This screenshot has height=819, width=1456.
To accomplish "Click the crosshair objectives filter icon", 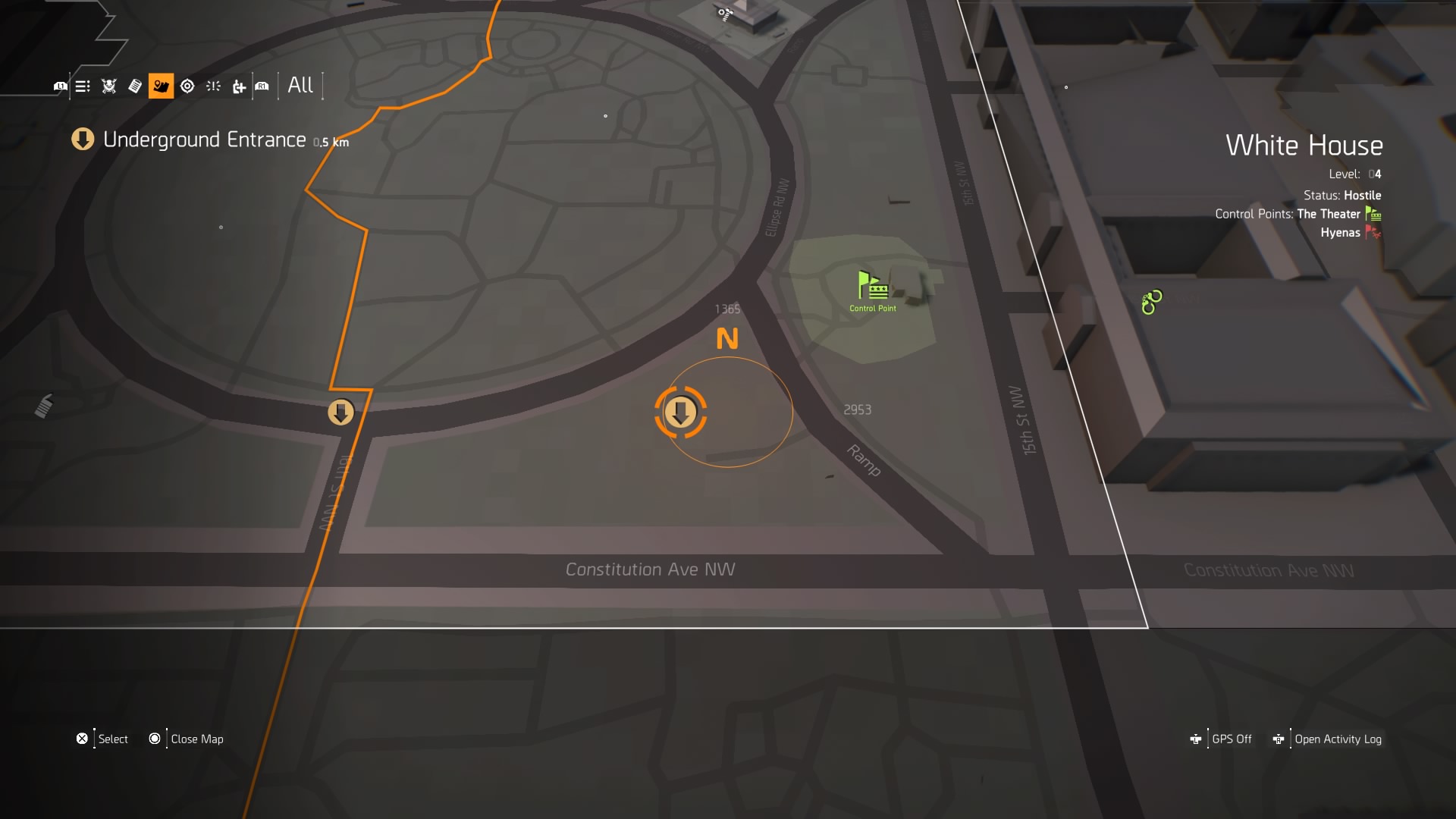I will pos(188,86).
